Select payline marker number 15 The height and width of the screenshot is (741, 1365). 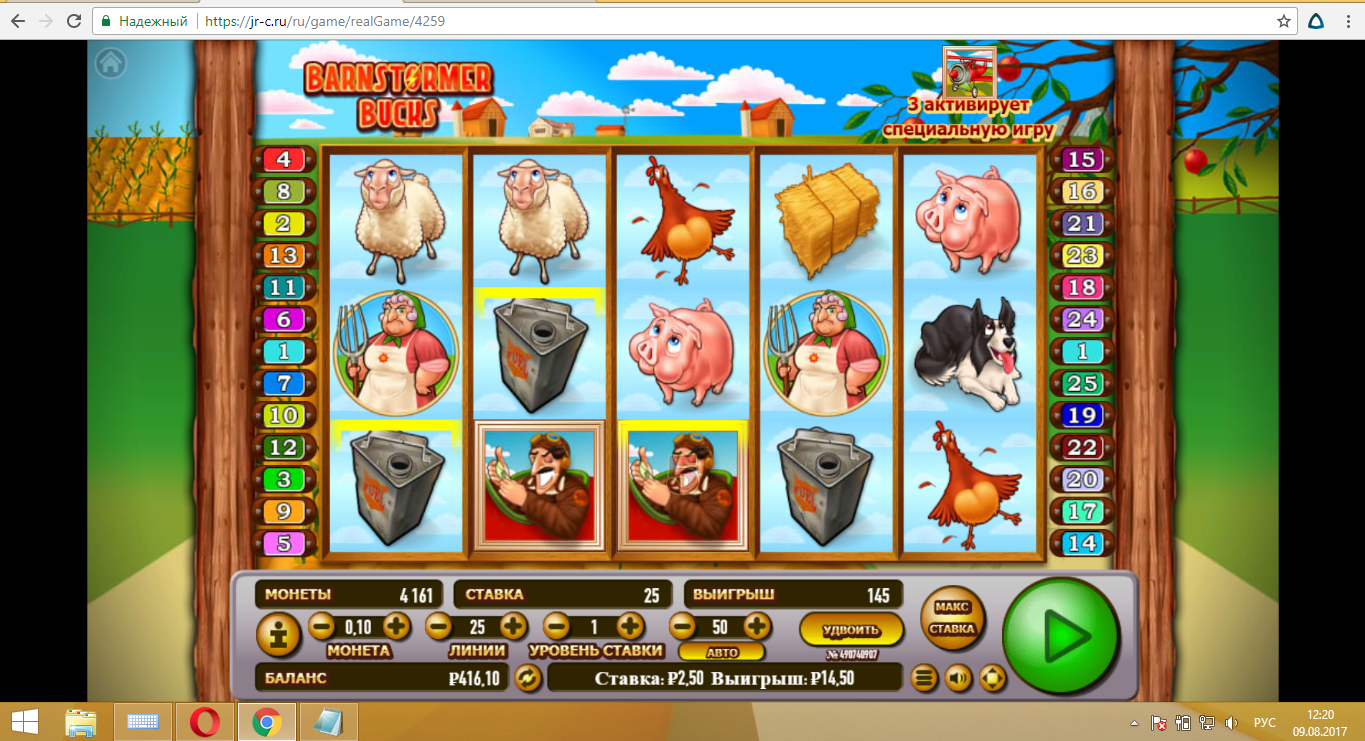tap(1082, 159)
